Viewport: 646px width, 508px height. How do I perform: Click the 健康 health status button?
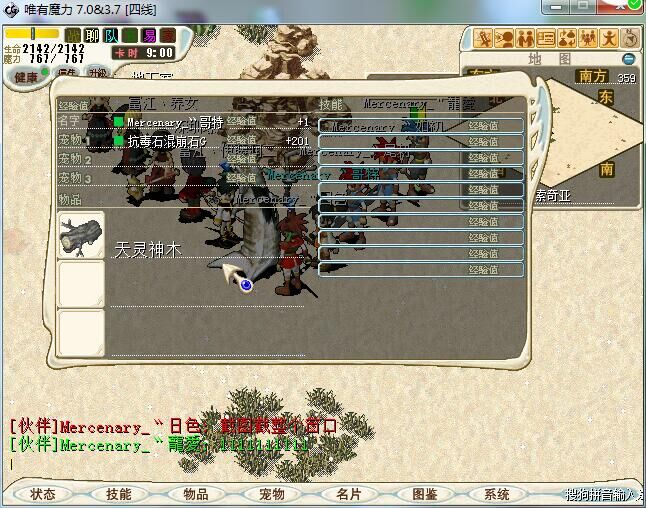click(x=21, y=76)
